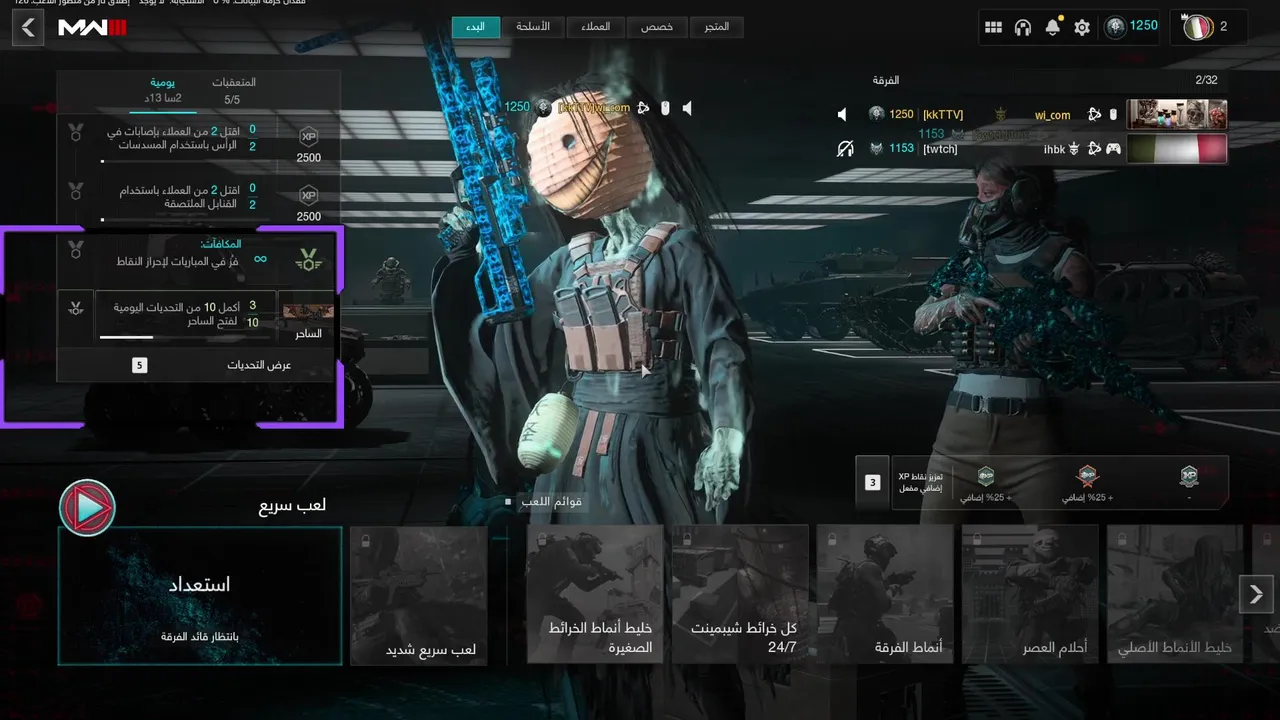Open the المتجر (Store) tab
This screenshot has height=720, width=1280.
click(716, 27)
